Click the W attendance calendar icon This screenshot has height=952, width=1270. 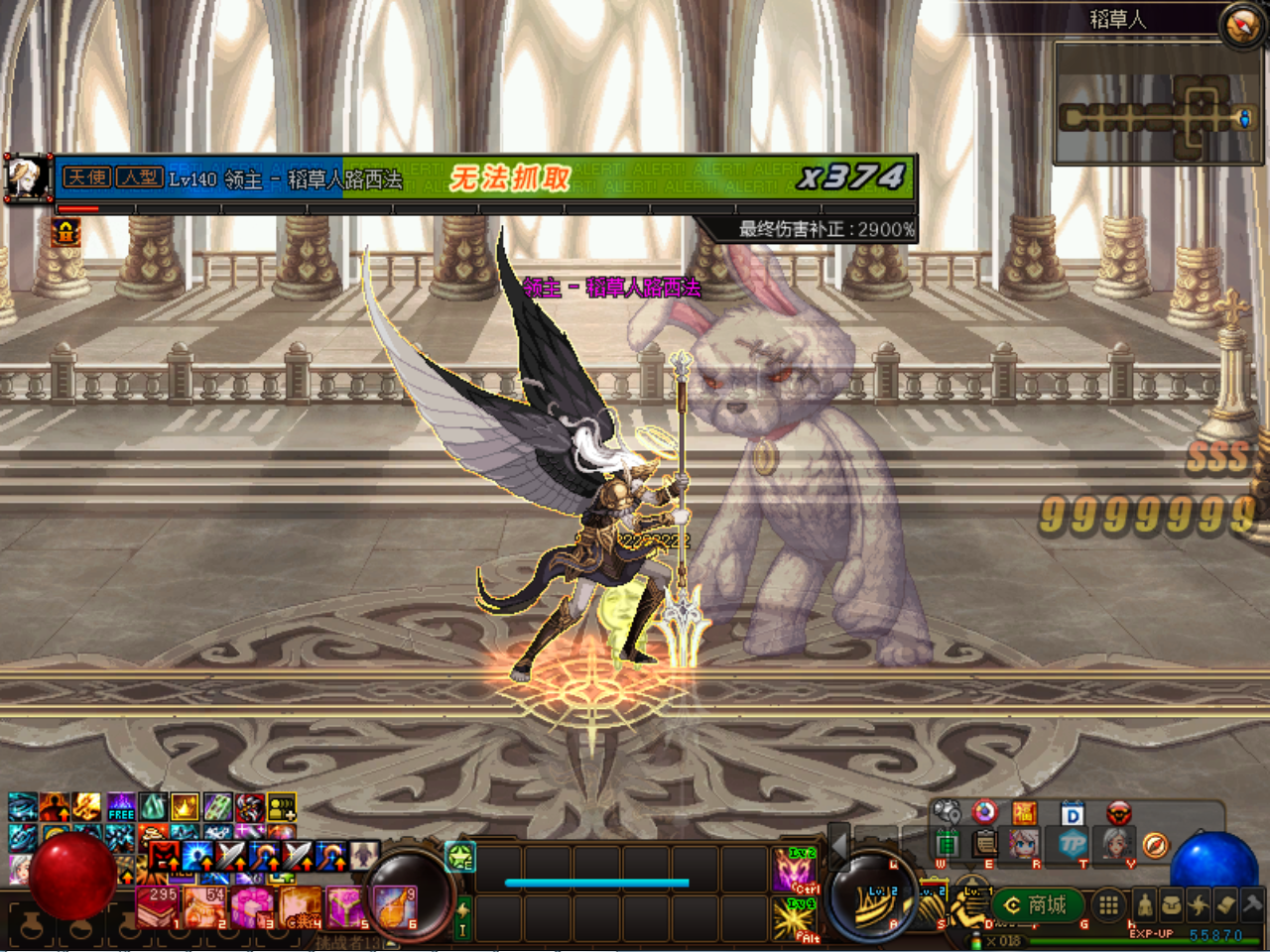(949, 845)
